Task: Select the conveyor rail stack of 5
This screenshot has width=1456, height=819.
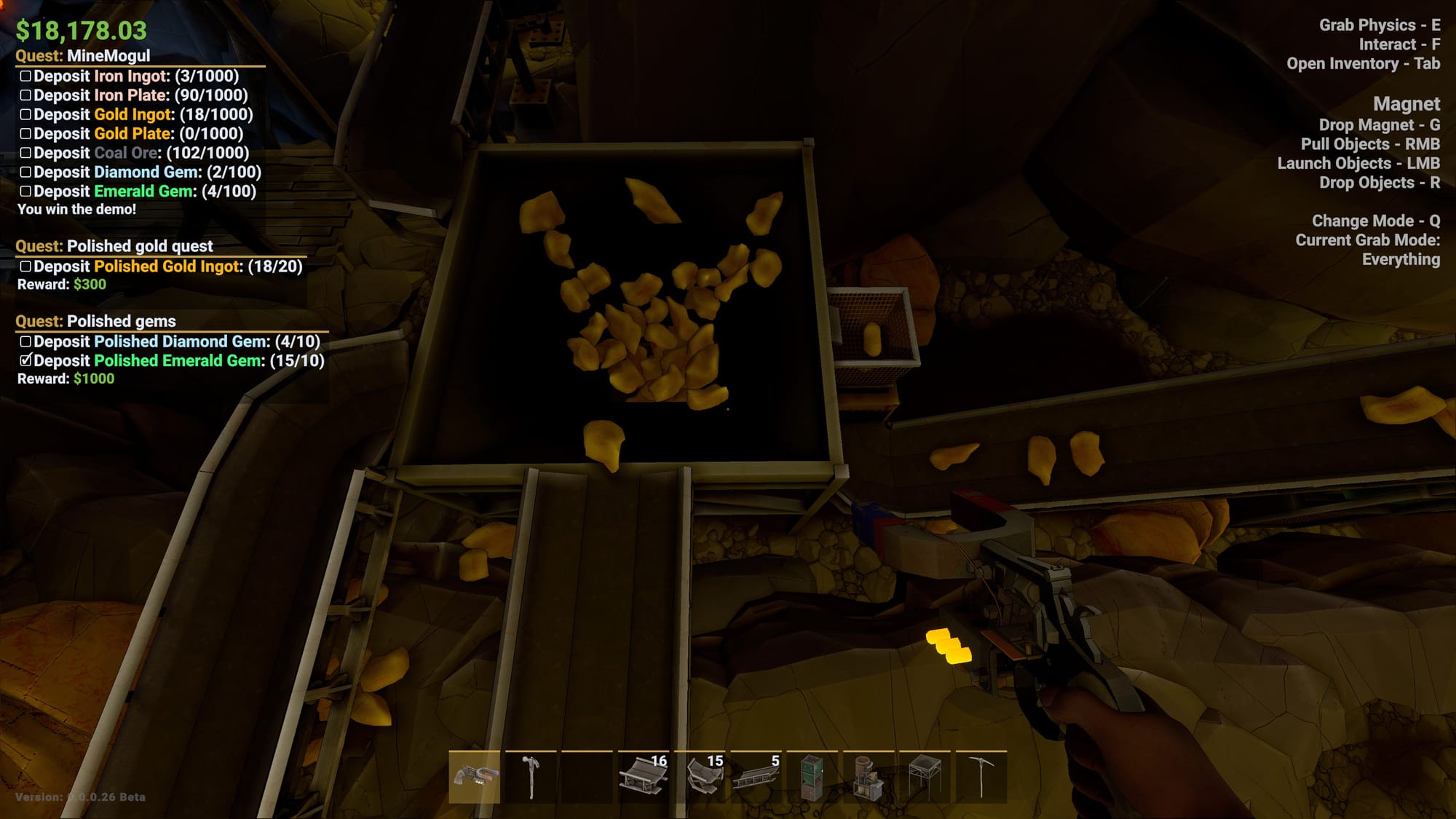Action: pyautogui.click(x=756, y=777)
